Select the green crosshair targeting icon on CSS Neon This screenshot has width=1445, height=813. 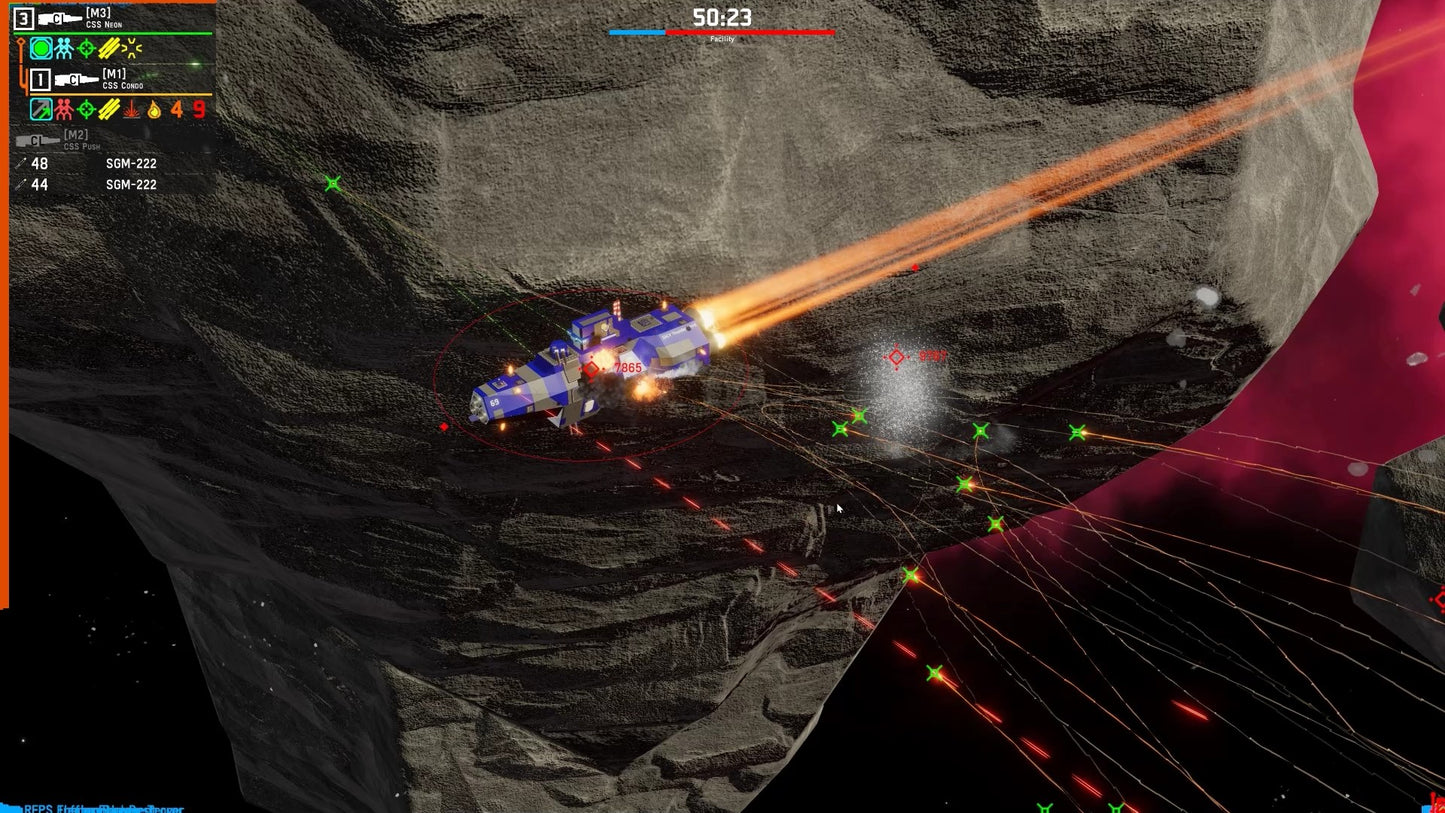click(86, 47)
